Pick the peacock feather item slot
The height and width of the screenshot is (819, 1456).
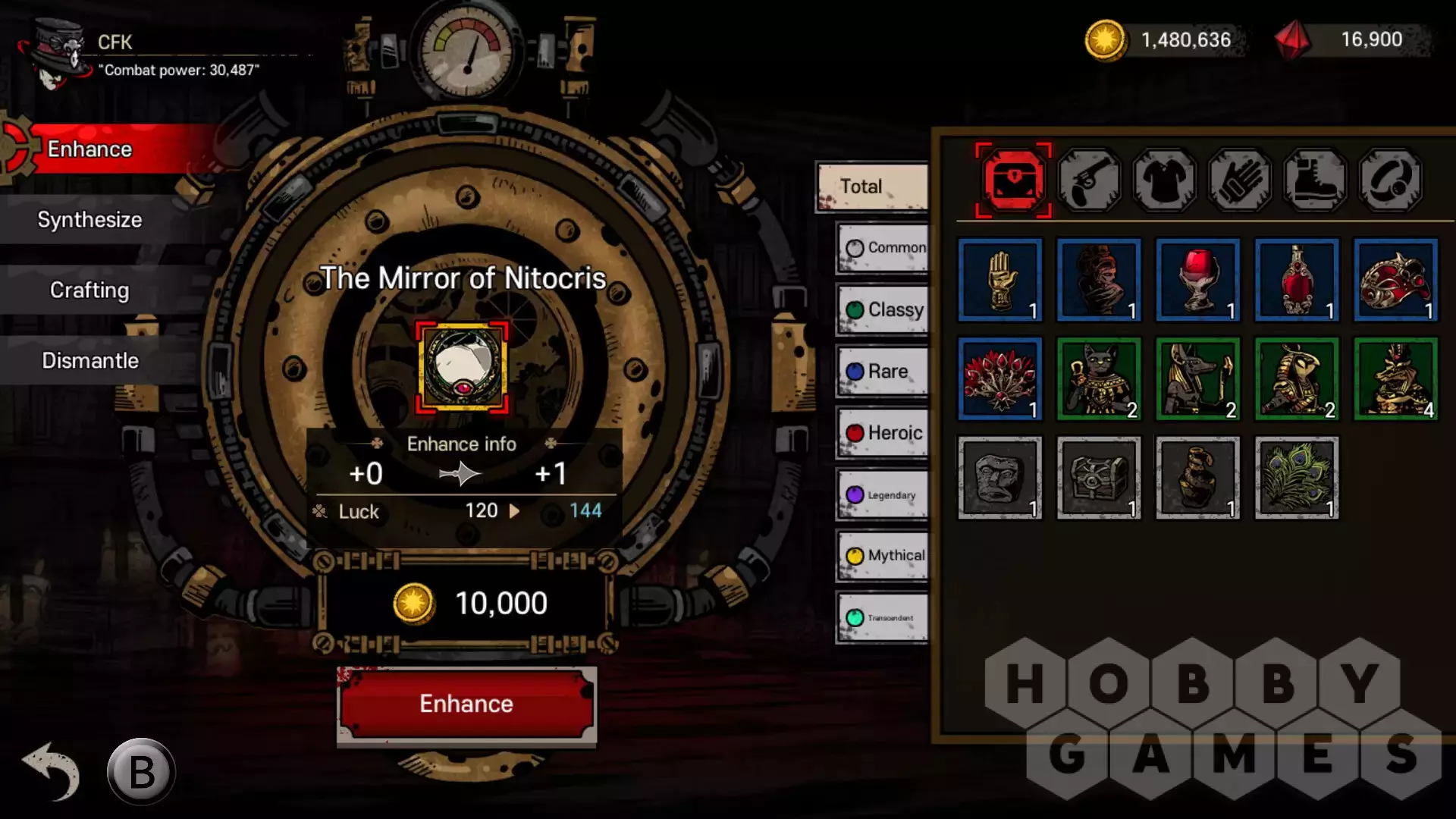tap(1296, 478)
